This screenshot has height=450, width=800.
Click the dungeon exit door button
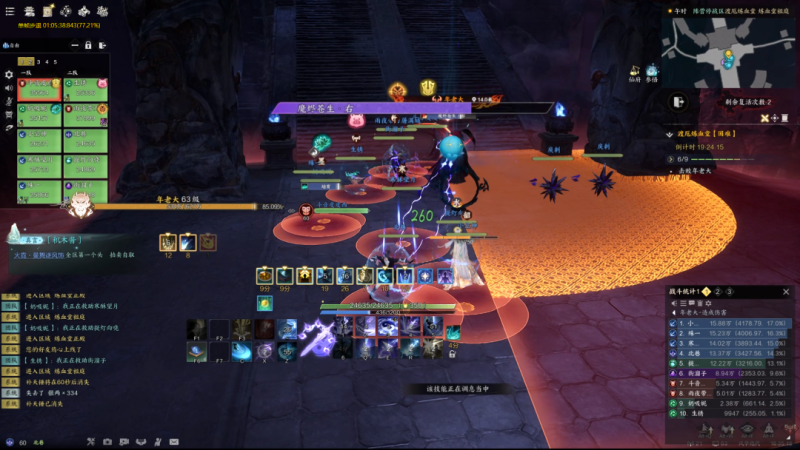pyautogui.click(x=679, y=102)
